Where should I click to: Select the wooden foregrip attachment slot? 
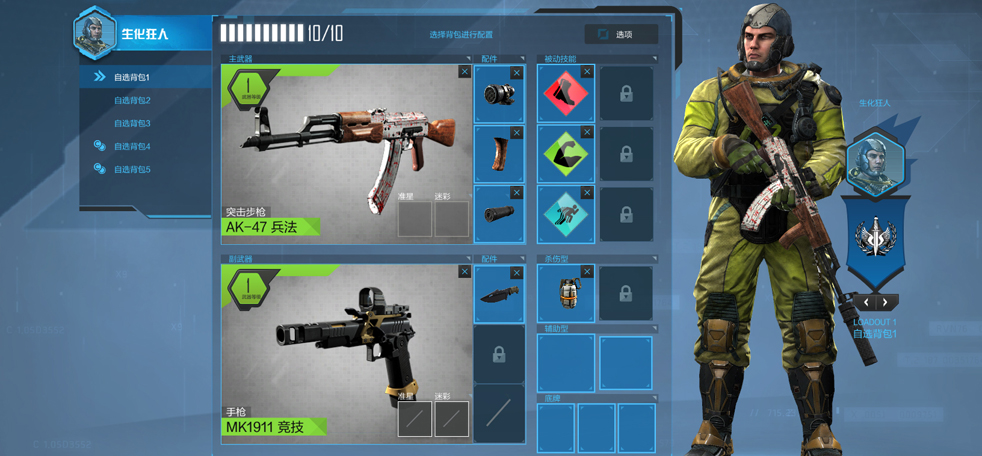pyautogui.click(x=499, y=155)
